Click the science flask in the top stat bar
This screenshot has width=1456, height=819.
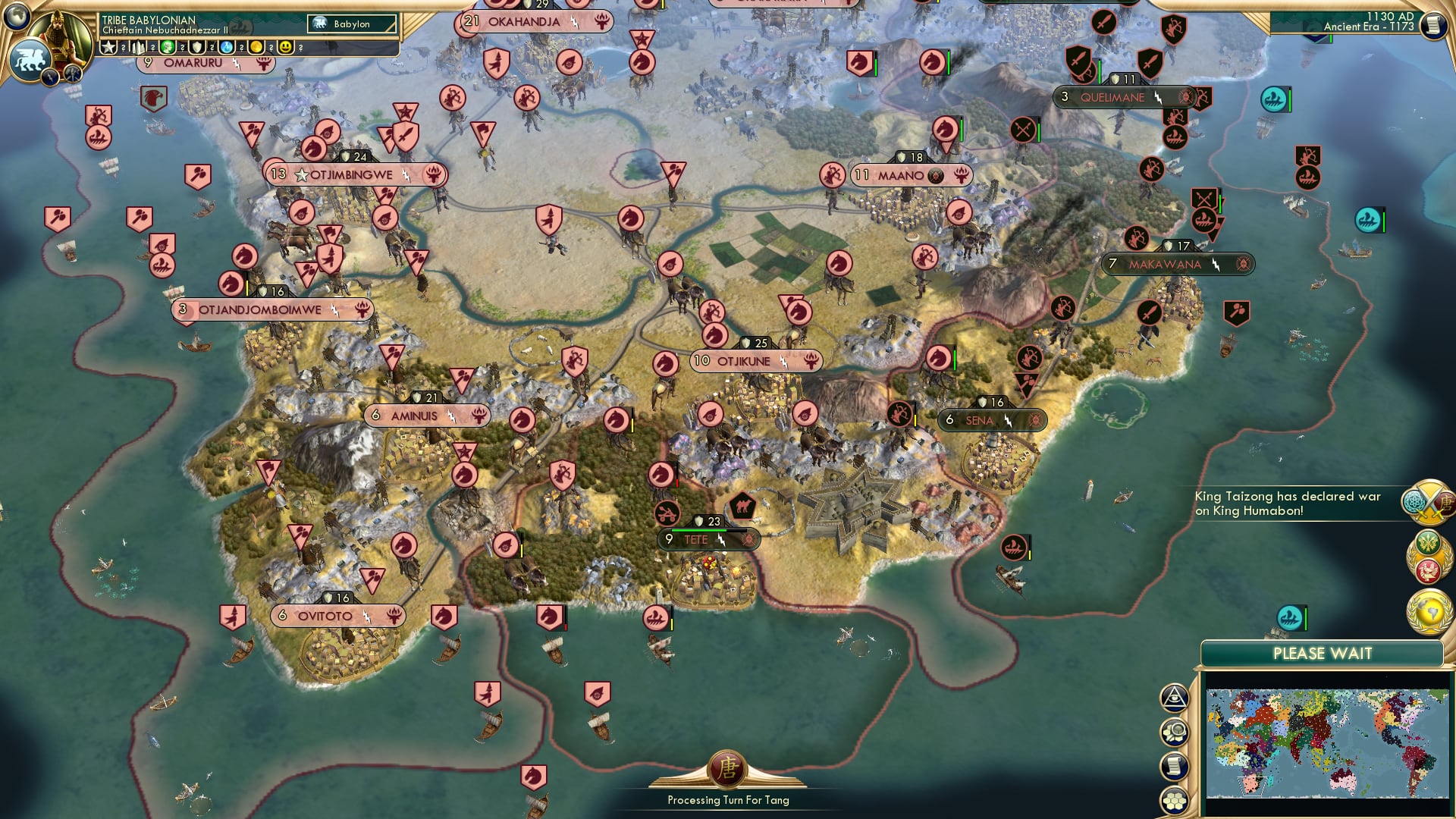coord(227,47)
